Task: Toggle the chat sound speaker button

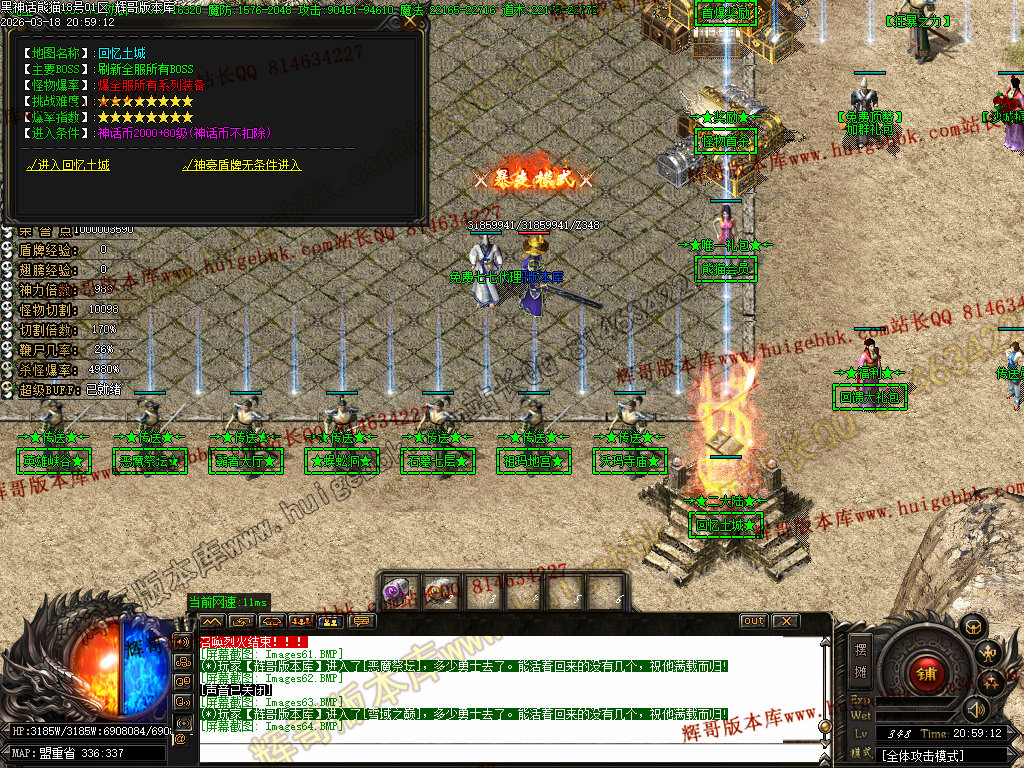Action: (x=183, y=641)
